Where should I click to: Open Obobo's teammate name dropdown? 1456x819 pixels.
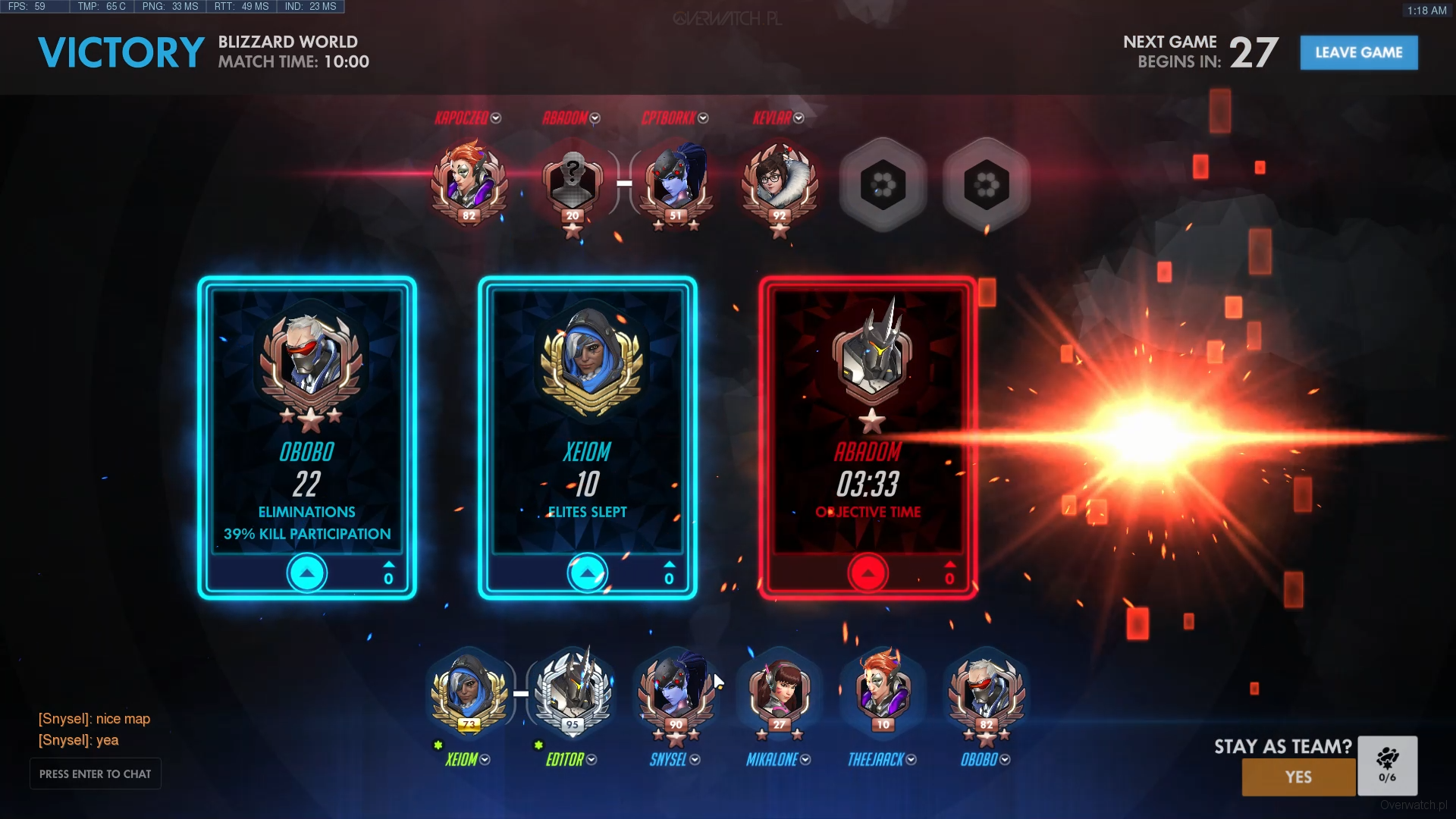(1006, 760)
